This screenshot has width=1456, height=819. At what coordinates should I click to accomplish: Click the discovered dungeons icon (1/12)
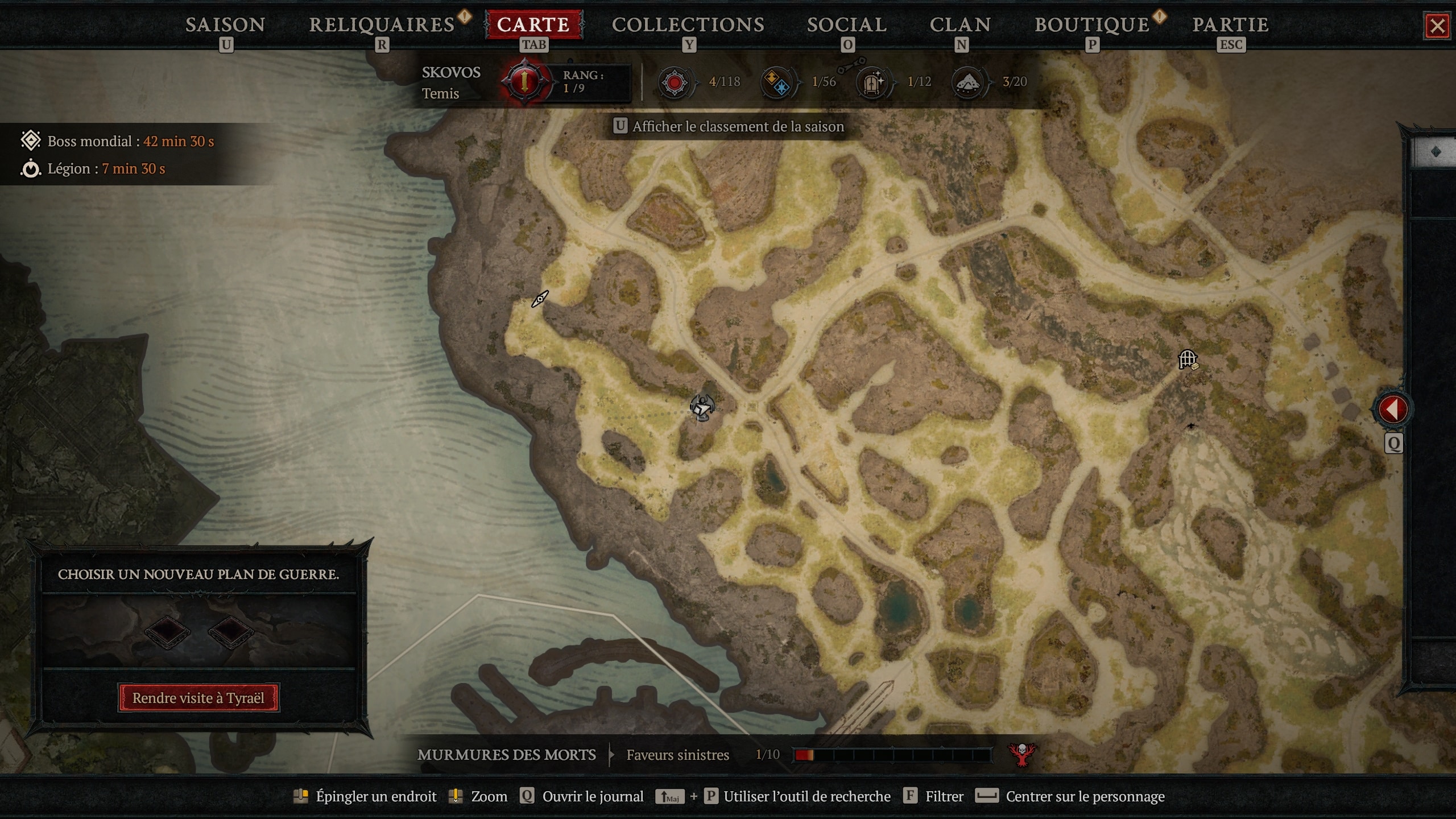873,82
